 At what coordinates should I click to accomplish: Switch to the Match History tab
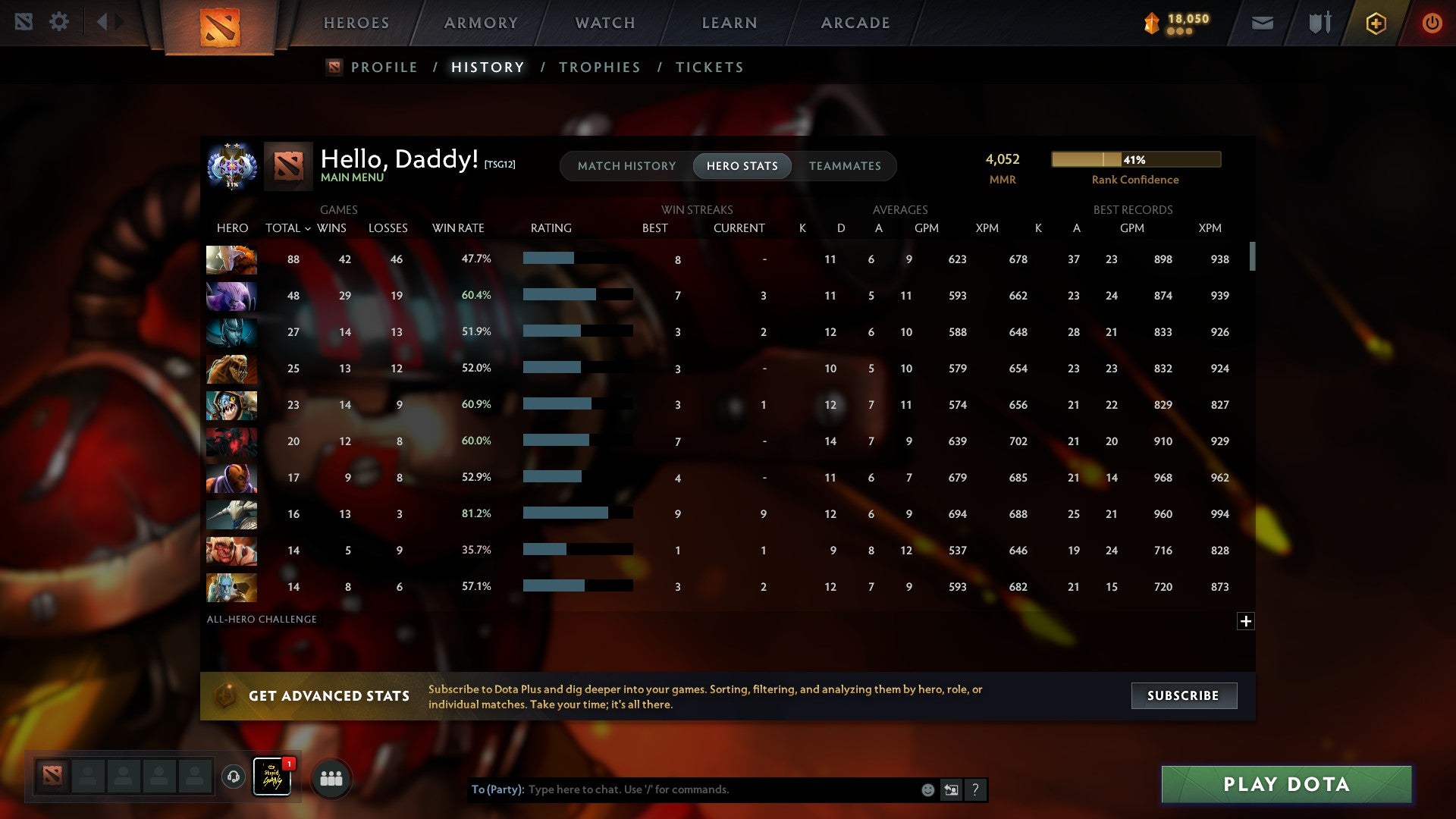click(x=626, y=165)
